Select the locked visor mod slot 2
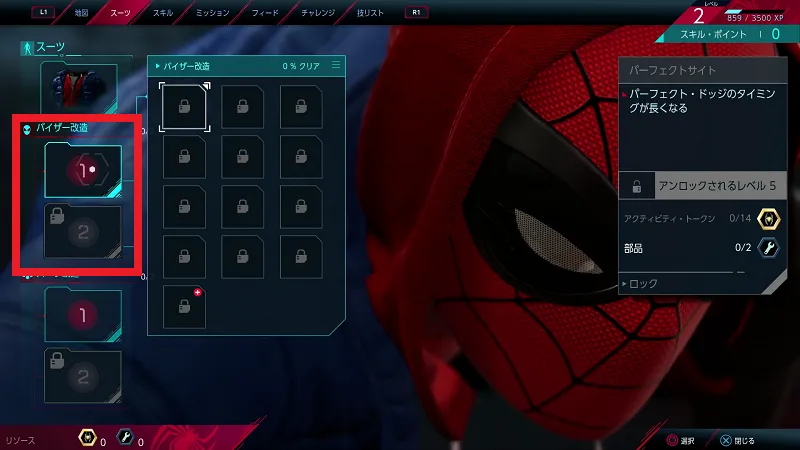 click(x=83, y=232)
